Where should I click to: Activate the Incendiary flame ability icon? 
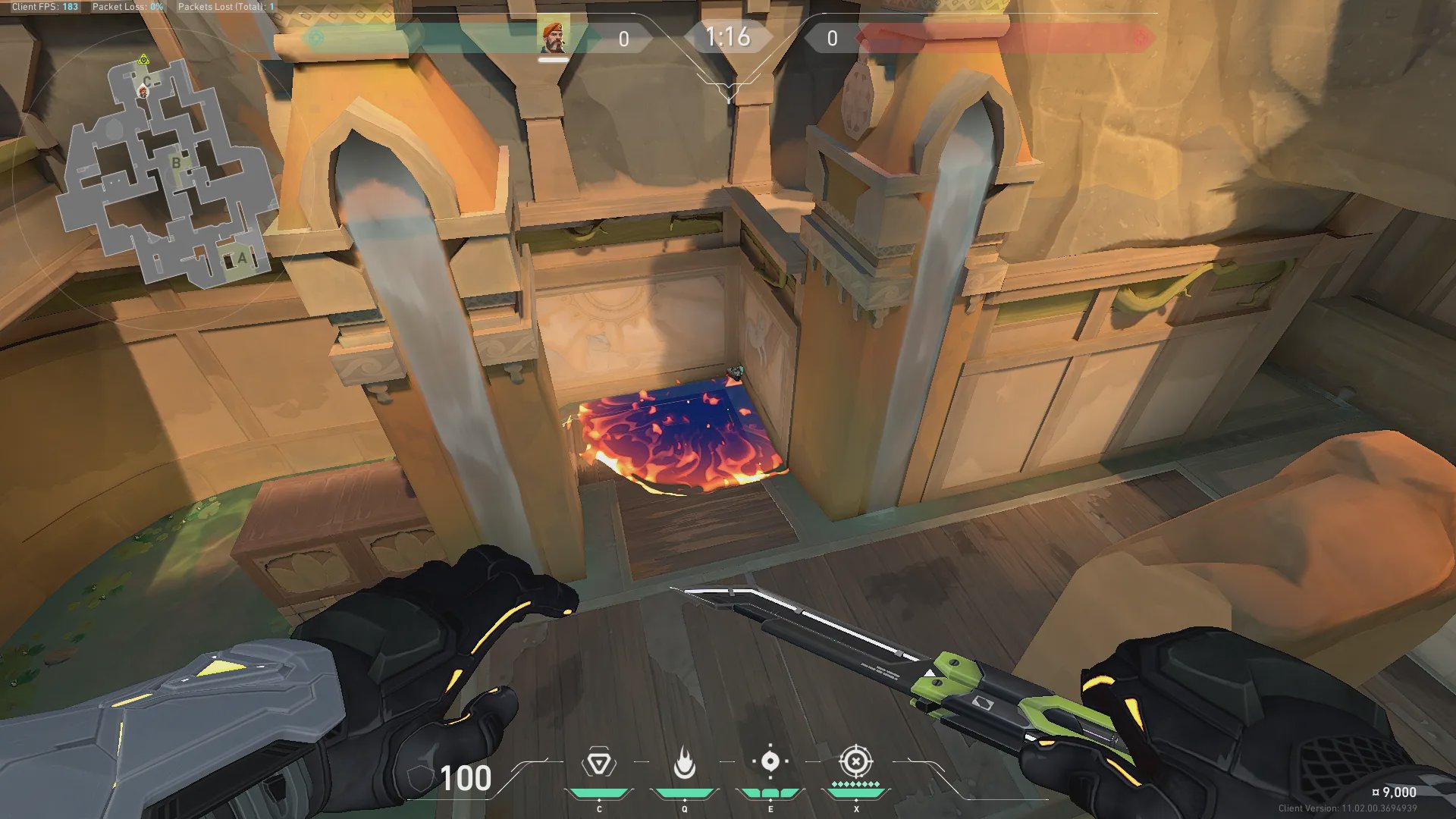tap(684, 763)
